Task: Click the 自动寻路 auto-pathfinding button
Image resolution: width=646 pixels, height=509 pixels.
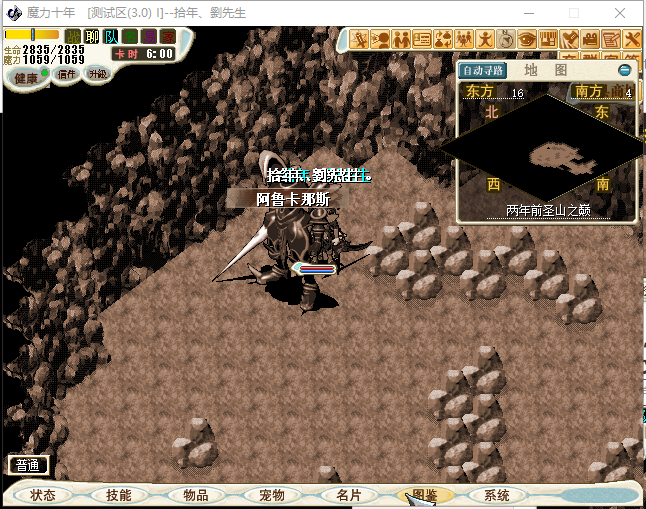Action: coord(483,70)
